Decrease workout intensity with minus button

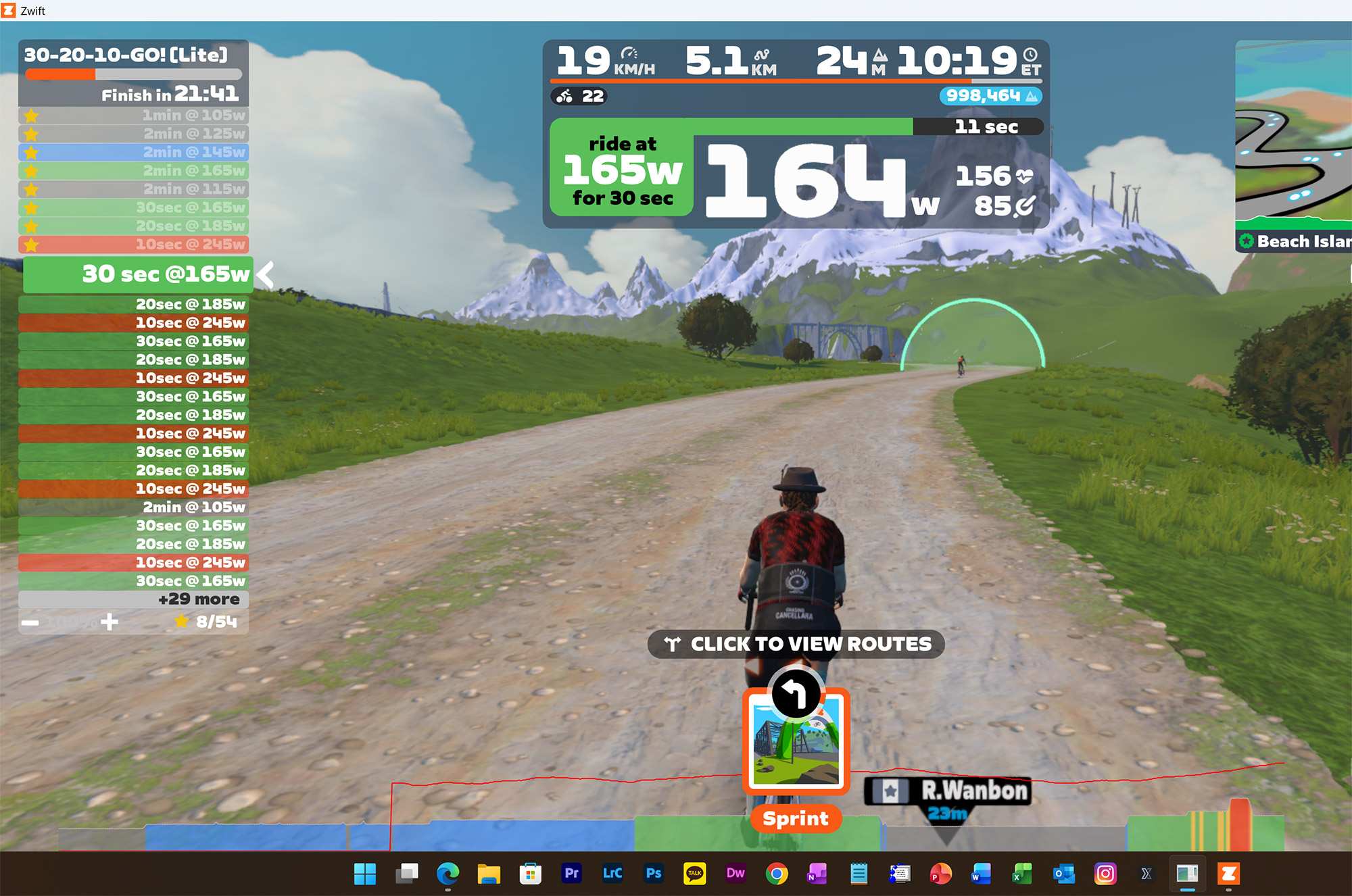click(30, 622)
